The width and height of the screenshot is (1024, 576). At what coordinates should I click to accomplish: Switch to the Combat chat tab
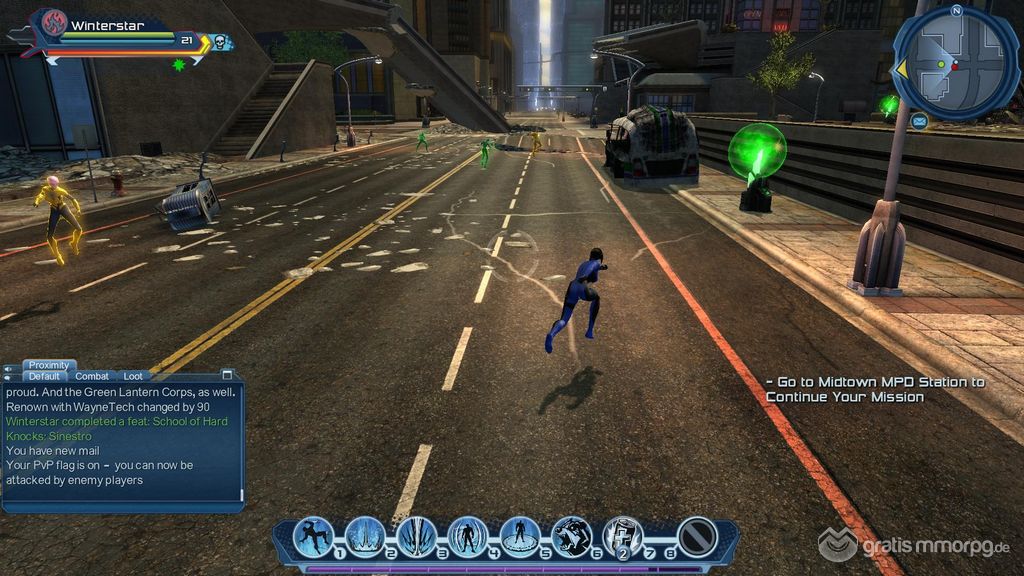[92, 376]
